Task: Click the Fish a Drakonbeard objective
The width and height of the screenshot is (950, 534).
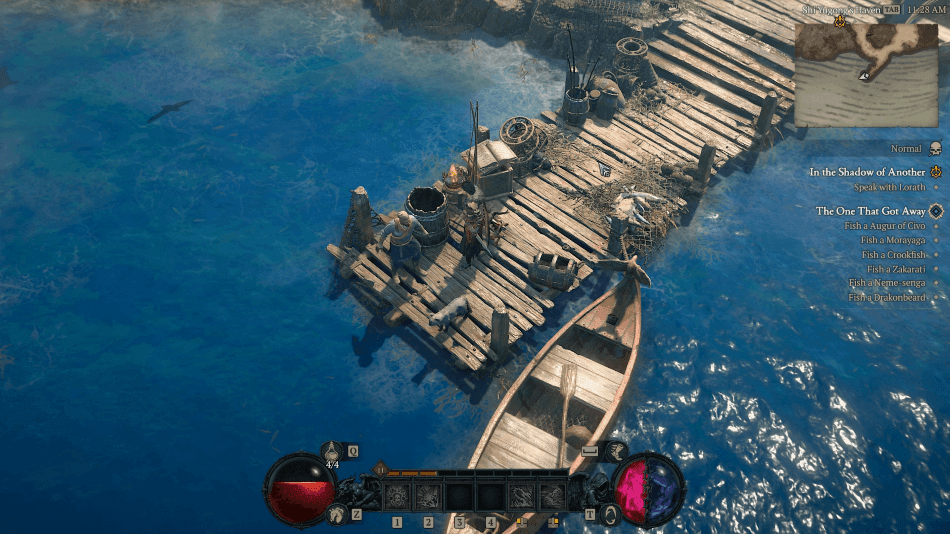Action: pos(886,298)
